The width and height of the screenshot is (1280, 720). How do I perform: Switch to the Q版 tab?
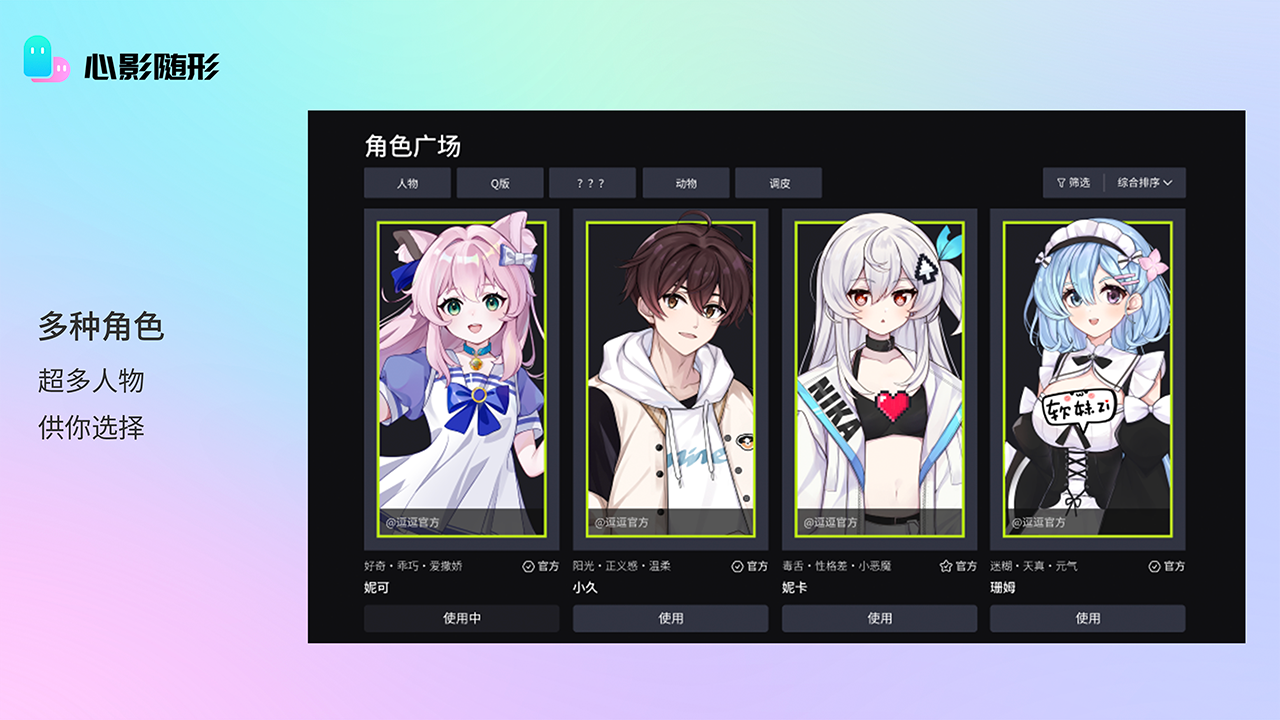499,183
